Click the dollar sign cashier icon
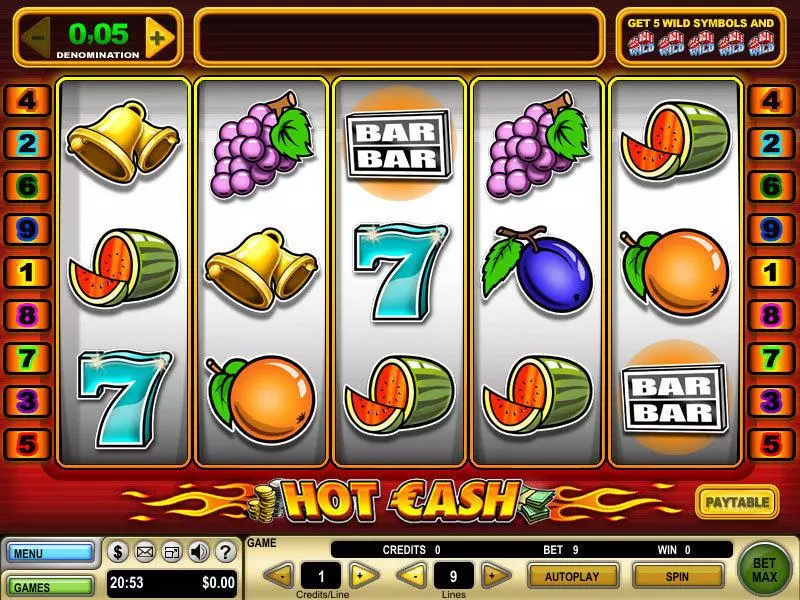The height and width of the screenshot is (600, 800). (x=117, y=550)
